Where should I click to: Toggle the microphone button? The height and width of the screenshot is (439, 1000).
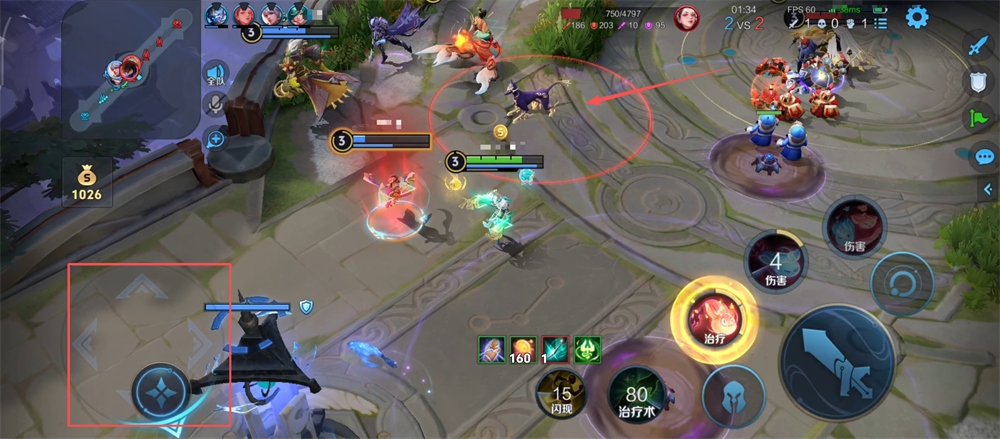click(214, 106)
